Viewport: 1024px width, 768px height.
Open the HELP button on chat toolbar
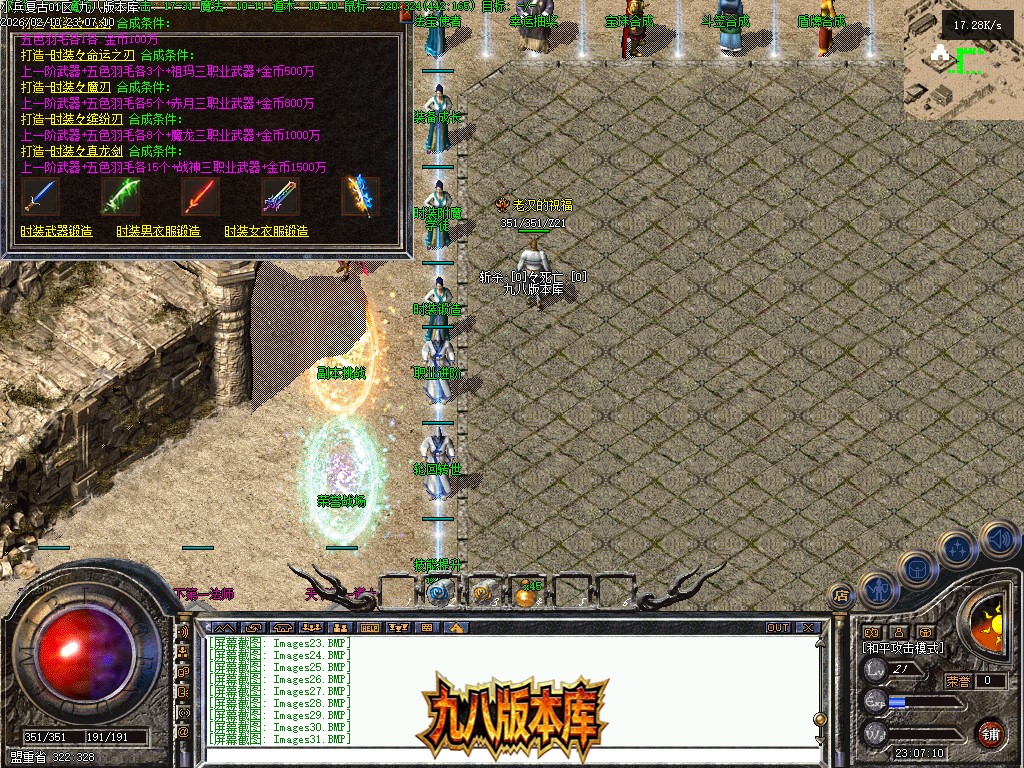pyautogui.click(x=369, y=627)
